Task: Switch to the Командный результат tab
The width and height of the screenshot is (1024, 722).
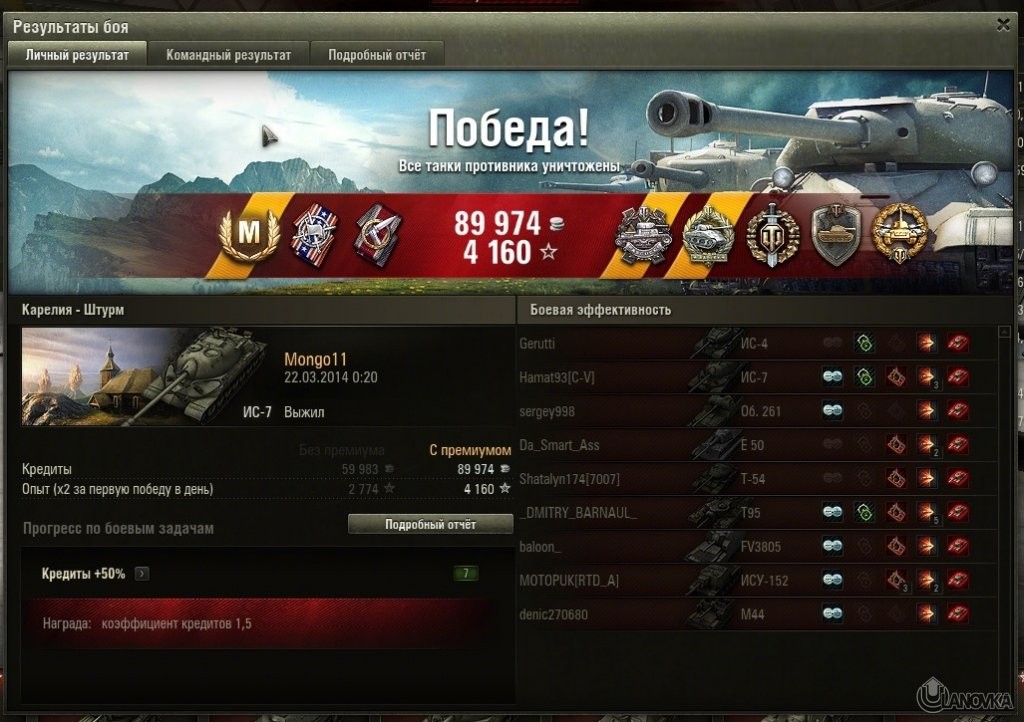Action: (229, 55)
